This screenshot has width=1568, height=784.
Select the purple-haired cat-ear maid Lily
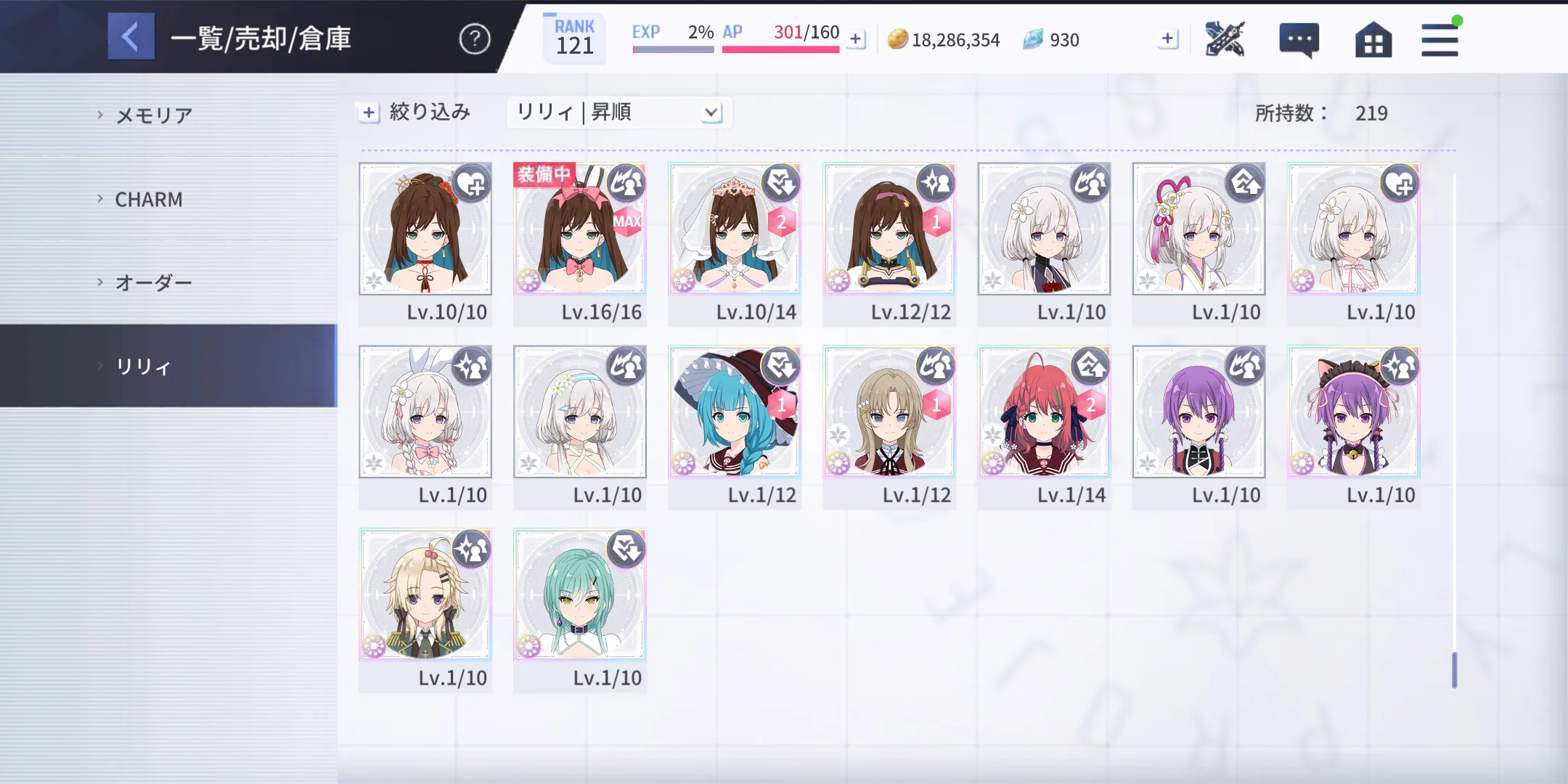pos(1353,412)
